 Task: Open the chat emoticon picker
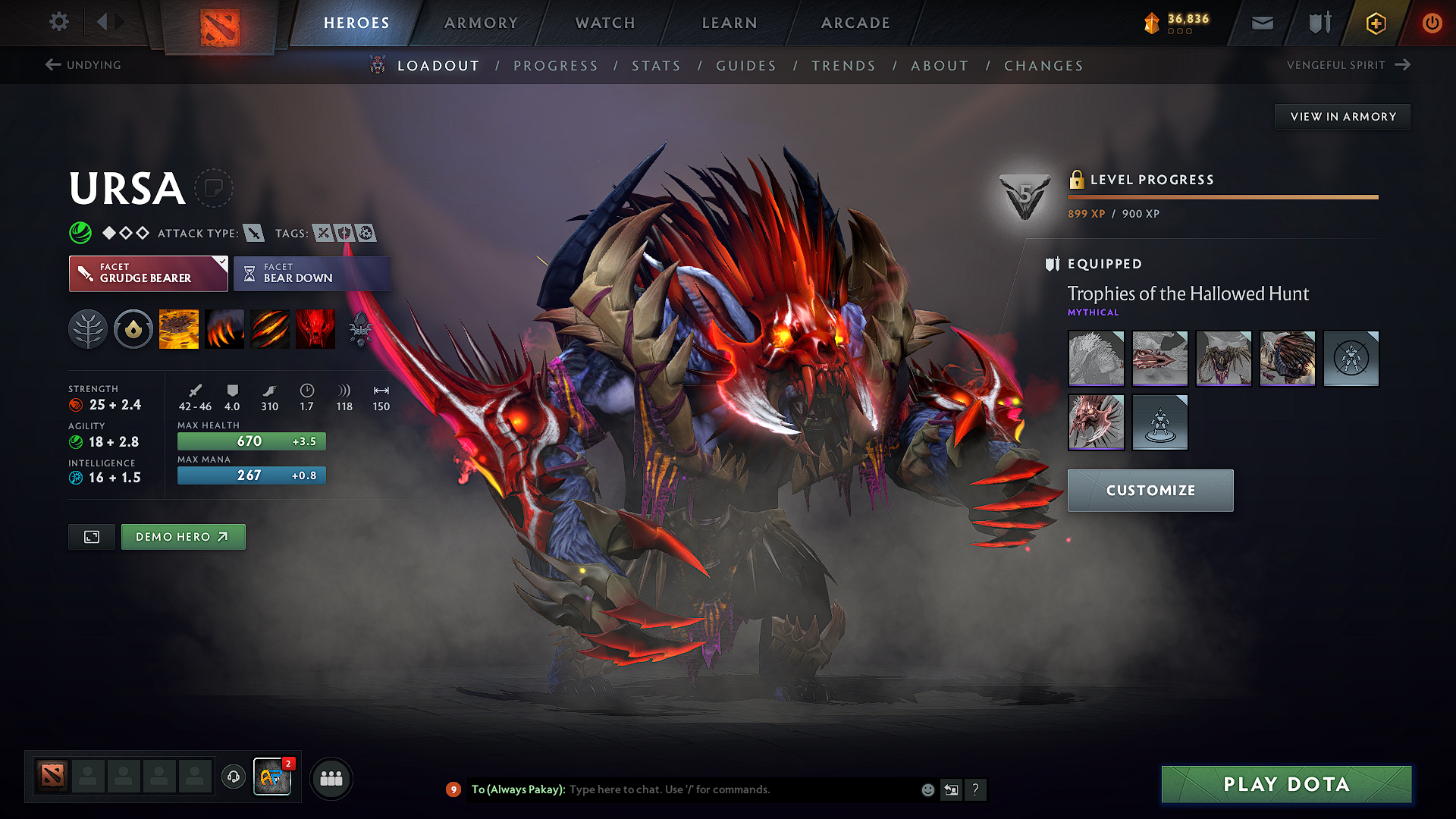927,789
